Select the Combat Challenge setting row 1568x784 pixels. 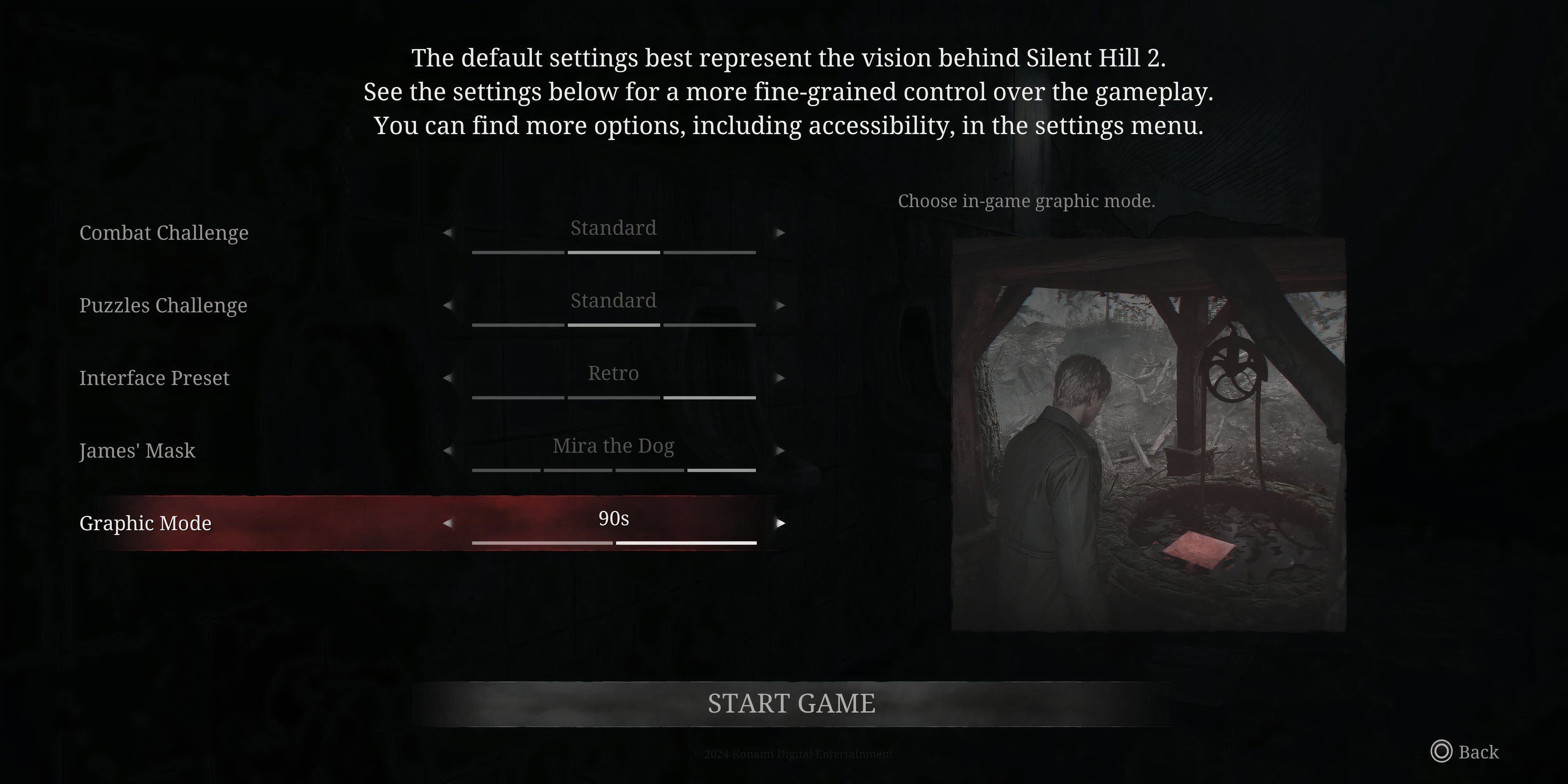pos(164,233)
